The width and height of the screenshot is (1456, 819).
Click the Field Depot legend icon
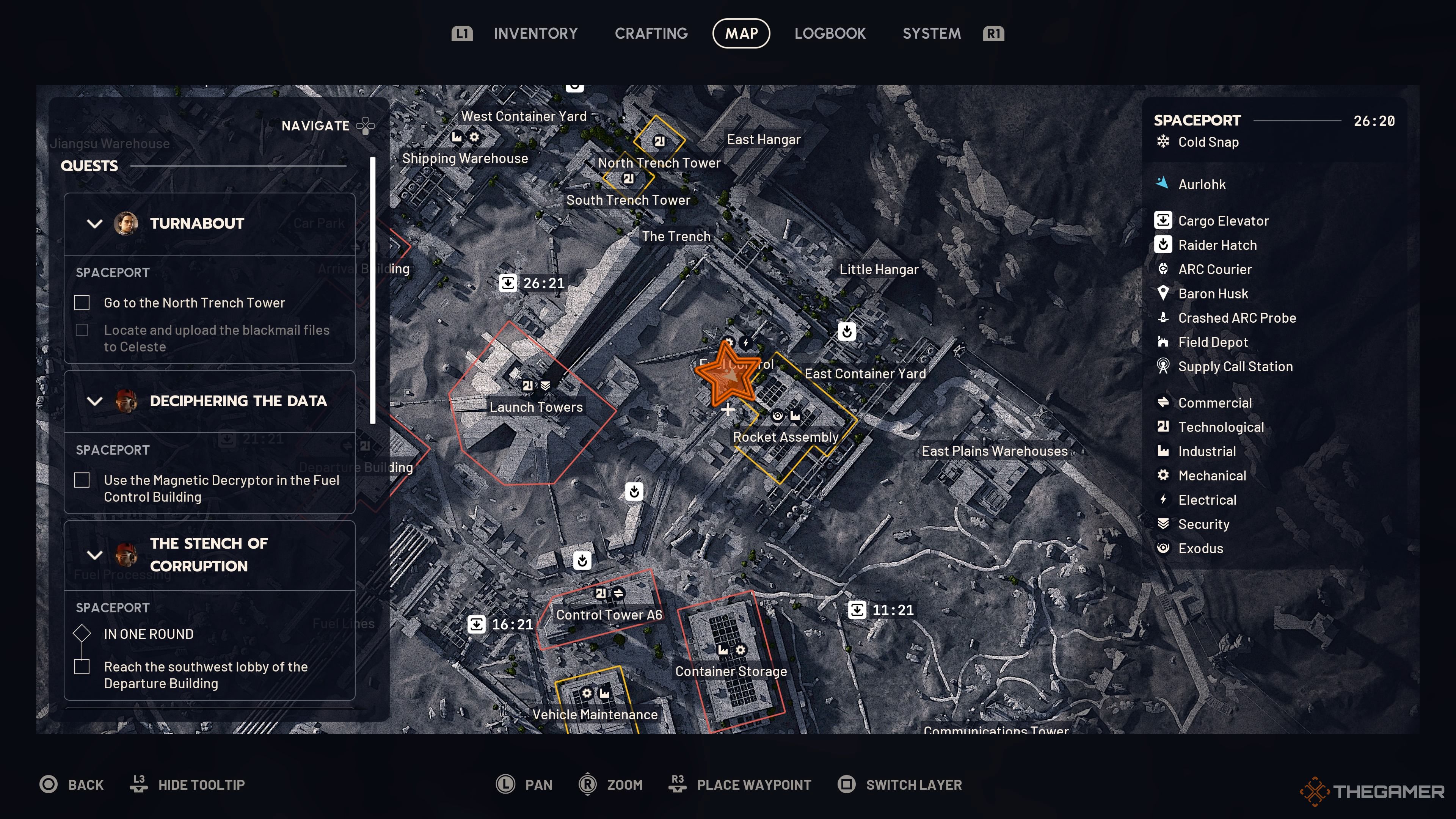pos(1163,342)
